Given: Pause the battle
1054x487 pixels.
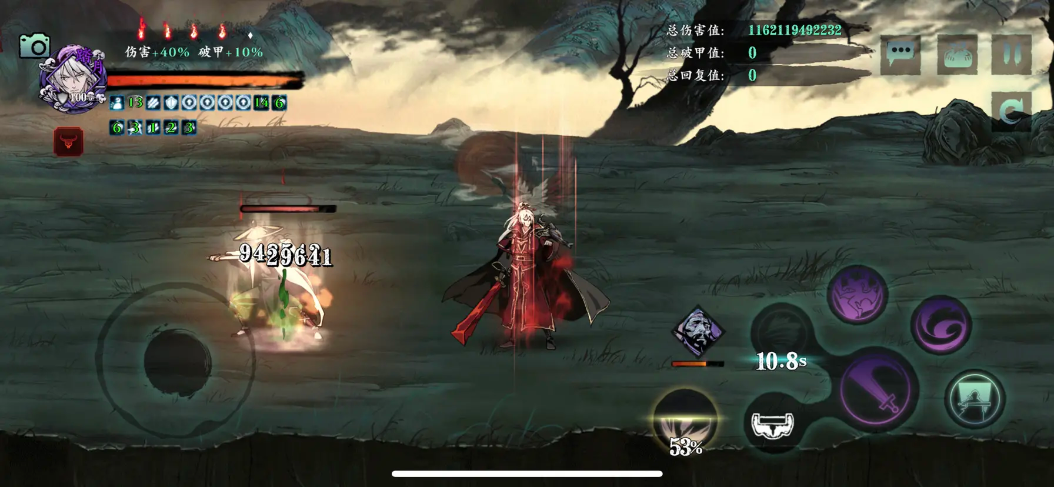Looking at the screenshot, I should [x=1011, y=54].
